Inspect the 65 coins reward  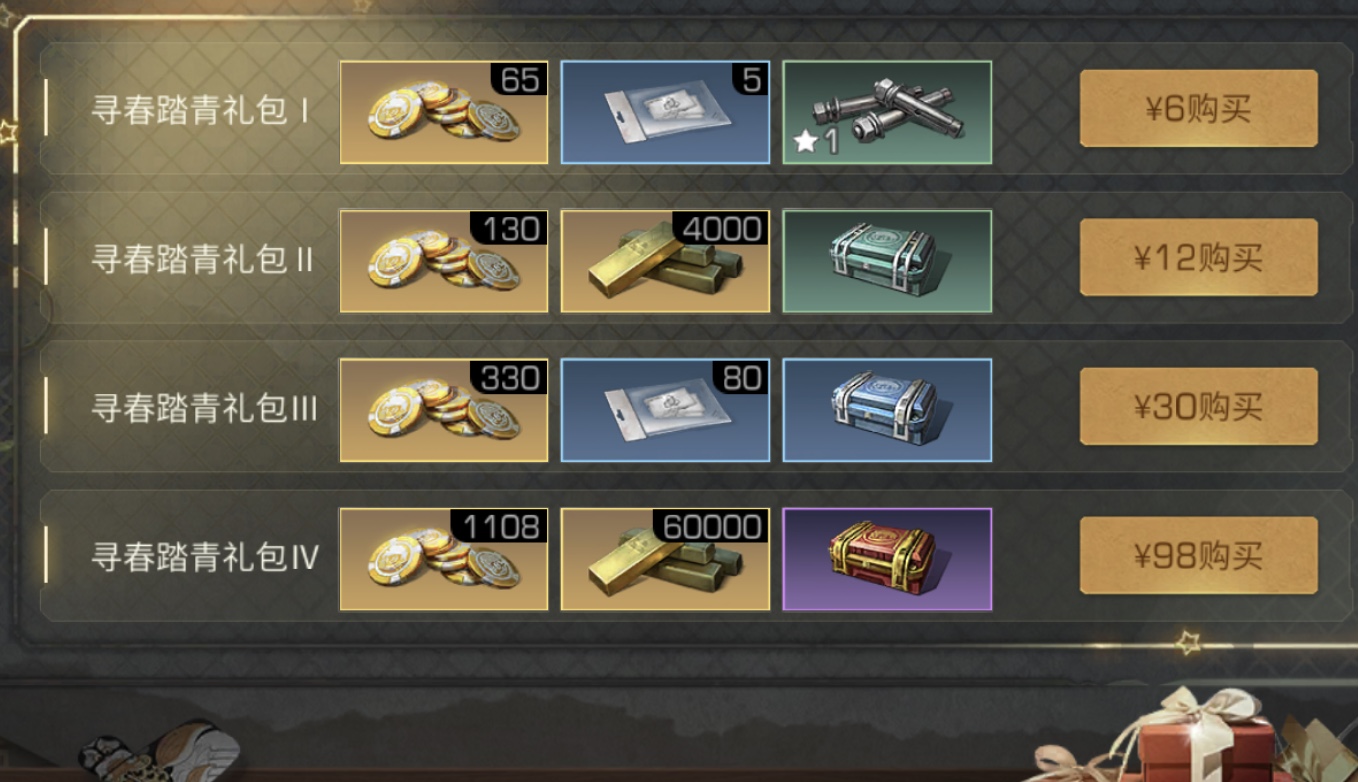tap(444, 112)
